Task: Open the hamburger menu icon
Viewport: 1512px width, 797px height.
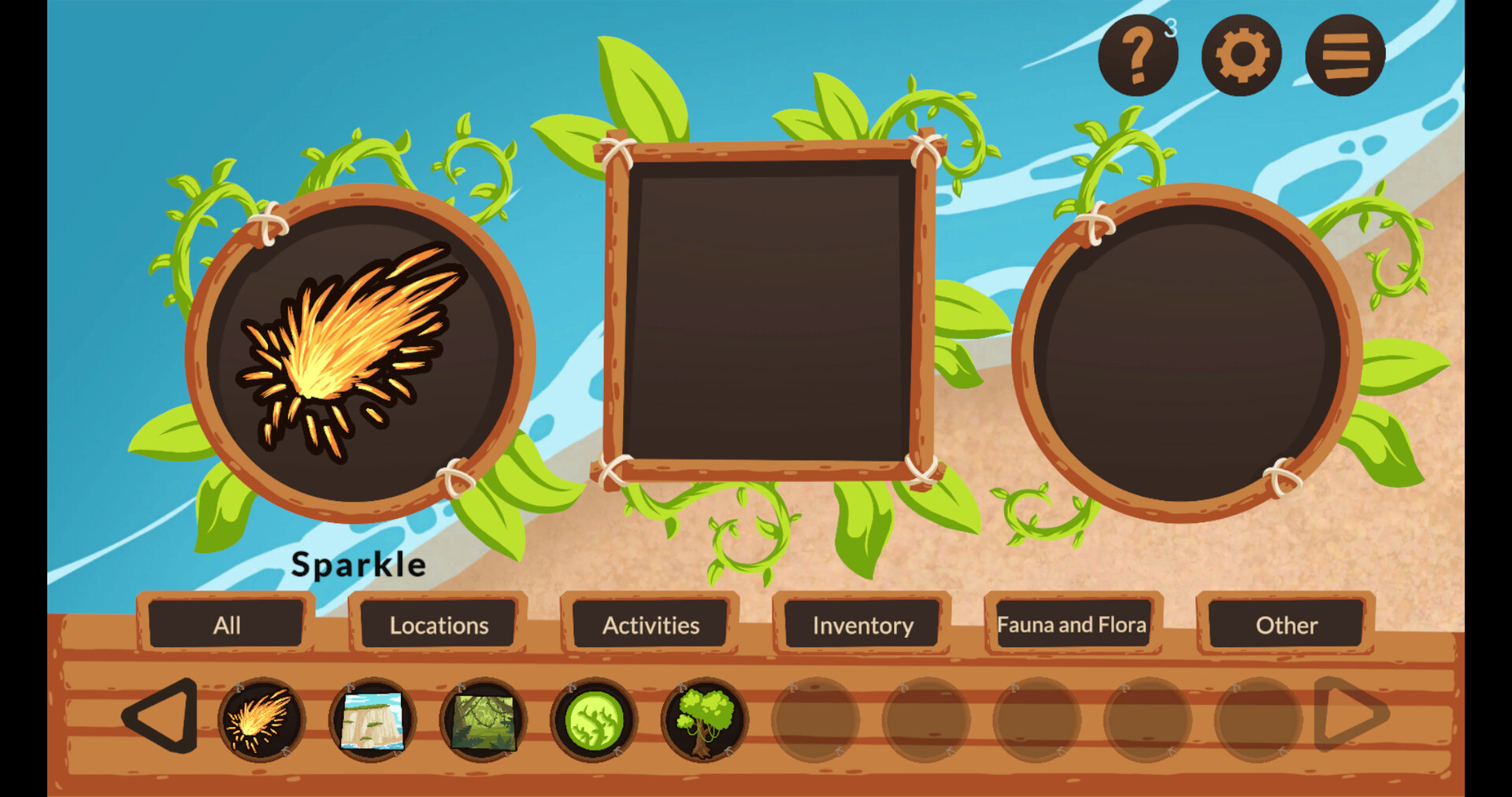Action: pos(1343,54)
